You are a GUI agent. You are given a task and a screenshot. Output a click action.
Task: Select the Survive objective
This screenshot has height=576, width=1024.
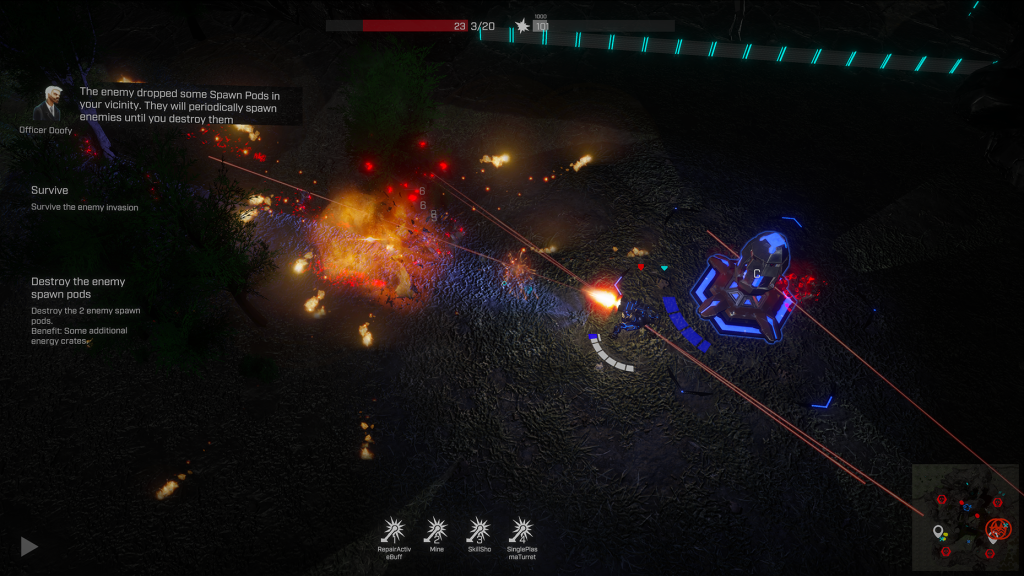point(50,190)
